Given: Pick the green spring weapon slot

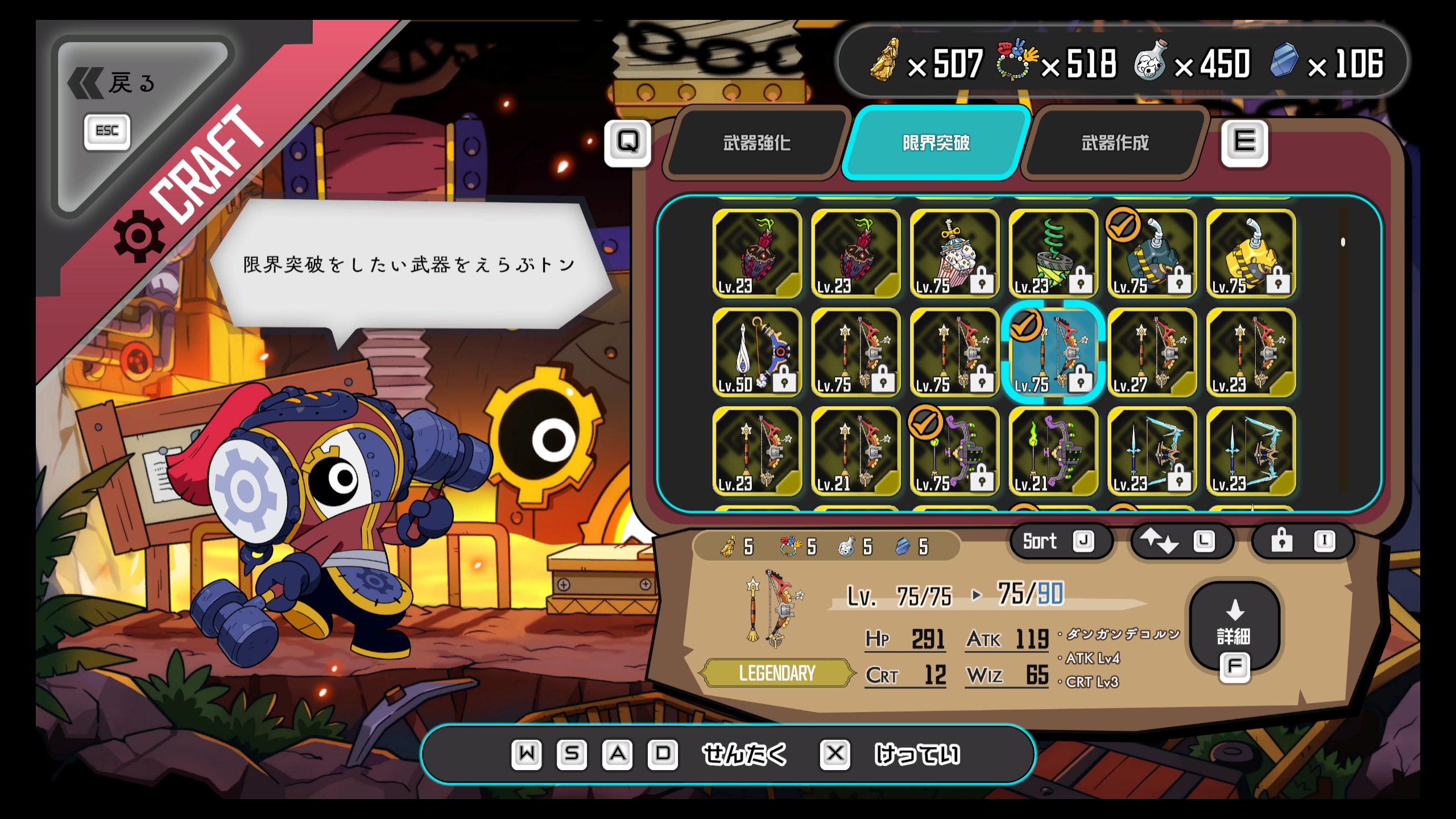Looking at the screenshot, I should (x=1053, y=254).
